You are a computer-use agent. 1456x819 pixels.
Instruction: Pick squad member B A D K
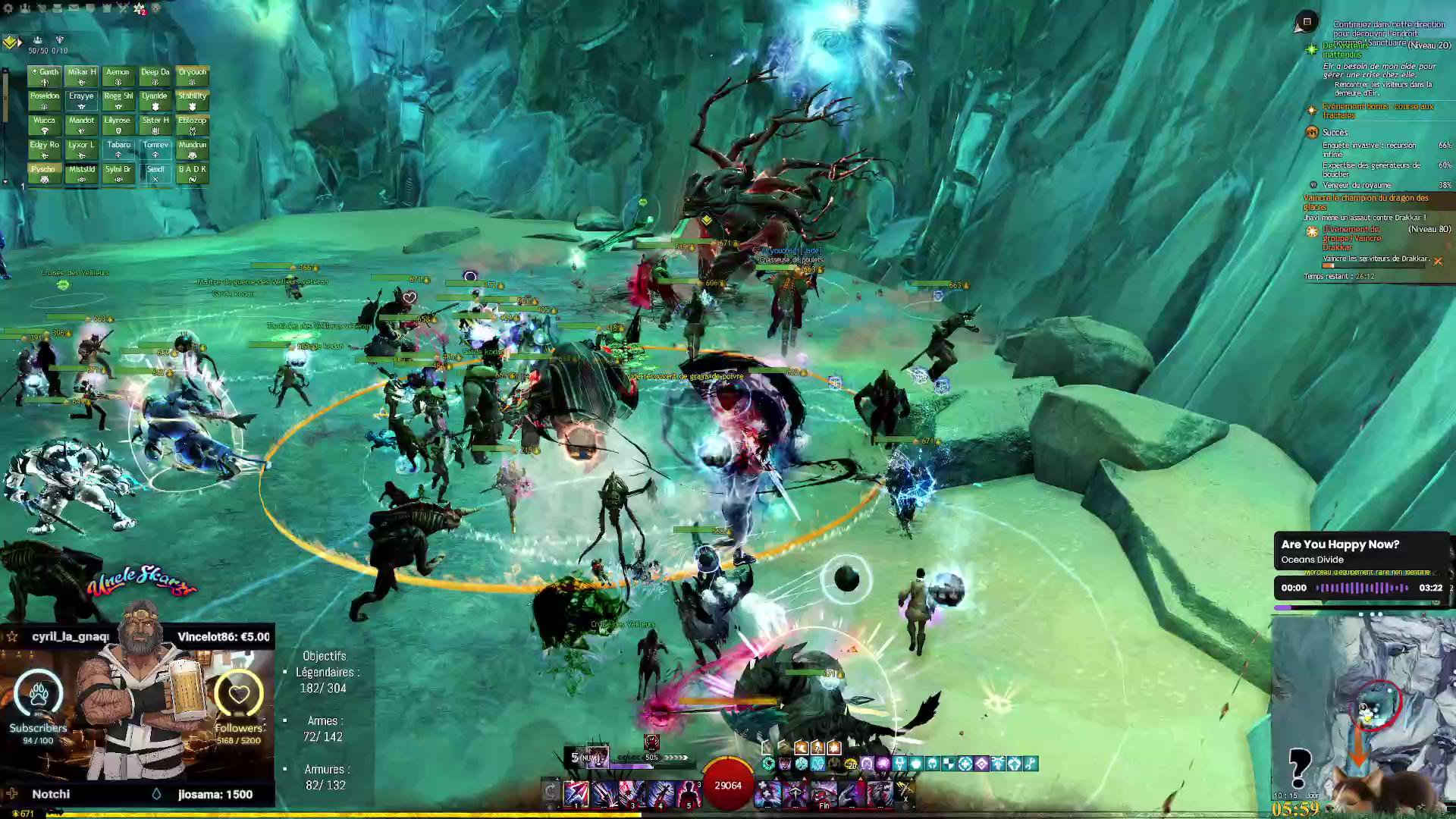pyautogui.click(x=192, y=174)
